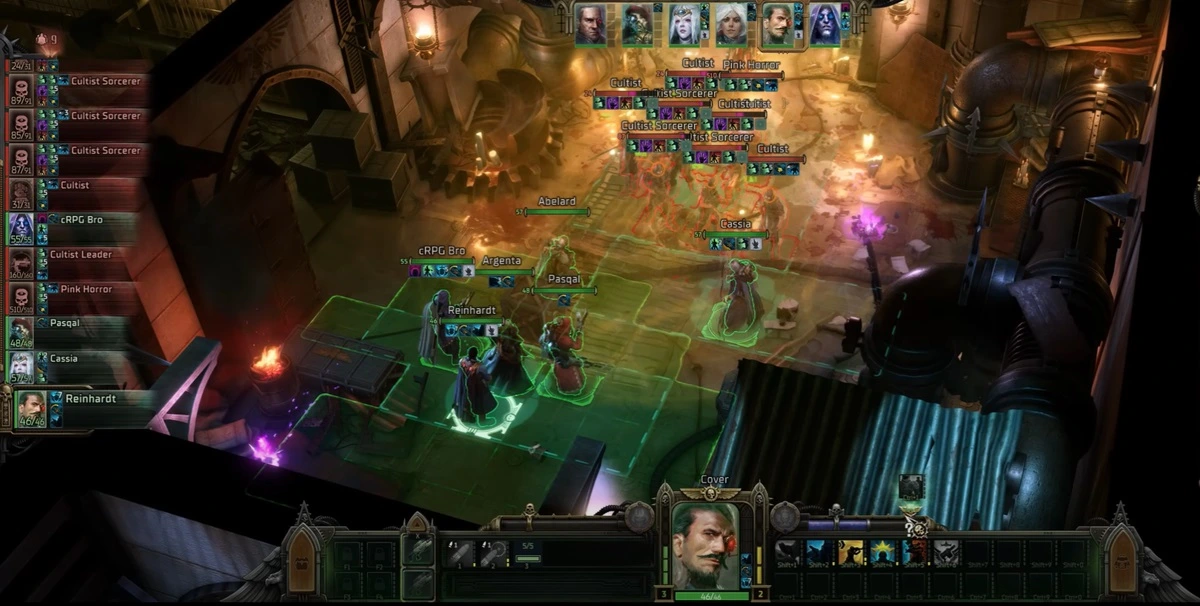
Task: Select Abelard's portrait in the party bar
Action: point(590,24)
